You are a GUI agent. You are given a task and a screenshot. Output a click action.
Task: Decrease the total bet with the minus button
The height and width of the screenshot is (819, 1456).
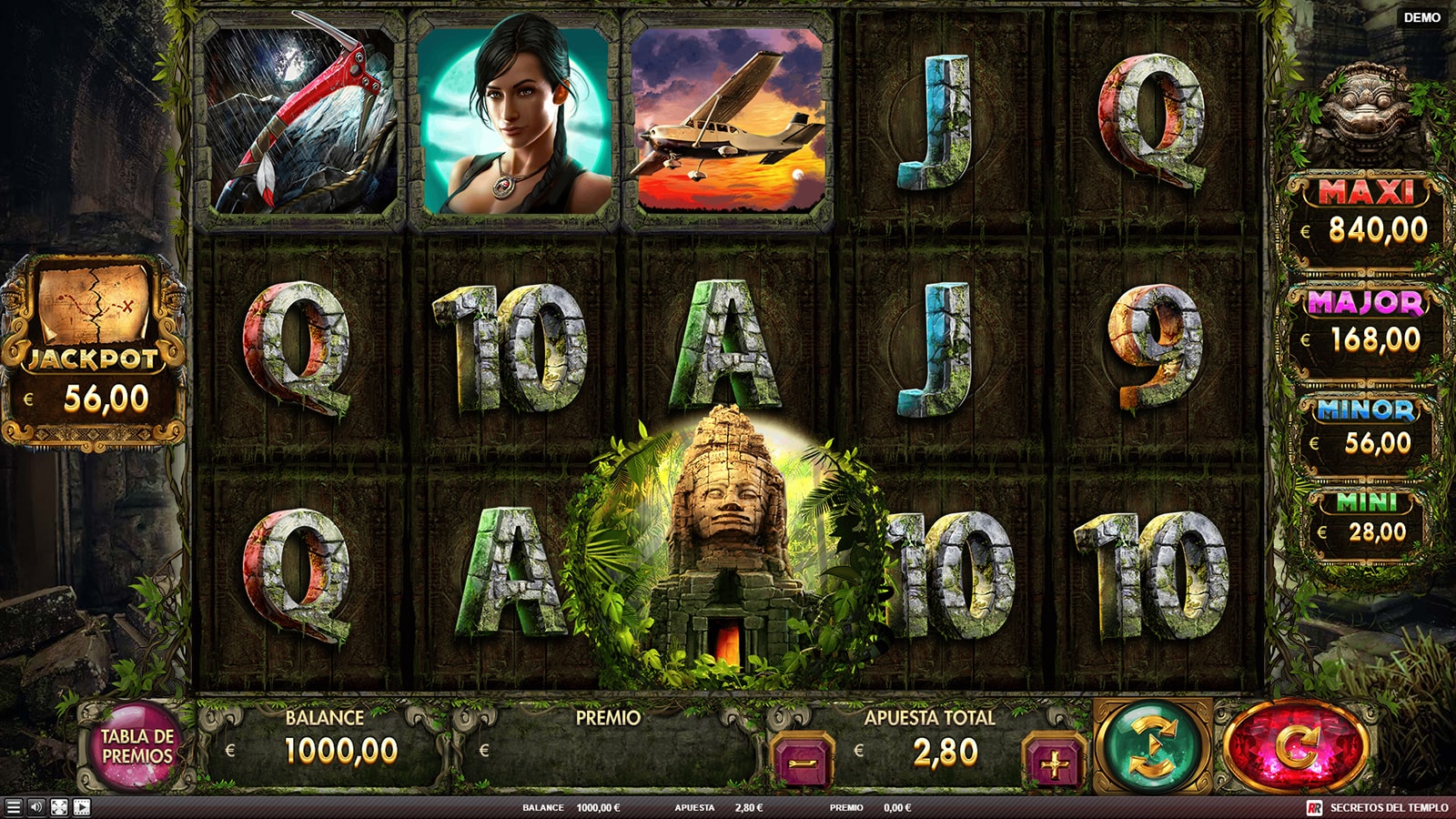pyautogui.click(x=803, y=761)
